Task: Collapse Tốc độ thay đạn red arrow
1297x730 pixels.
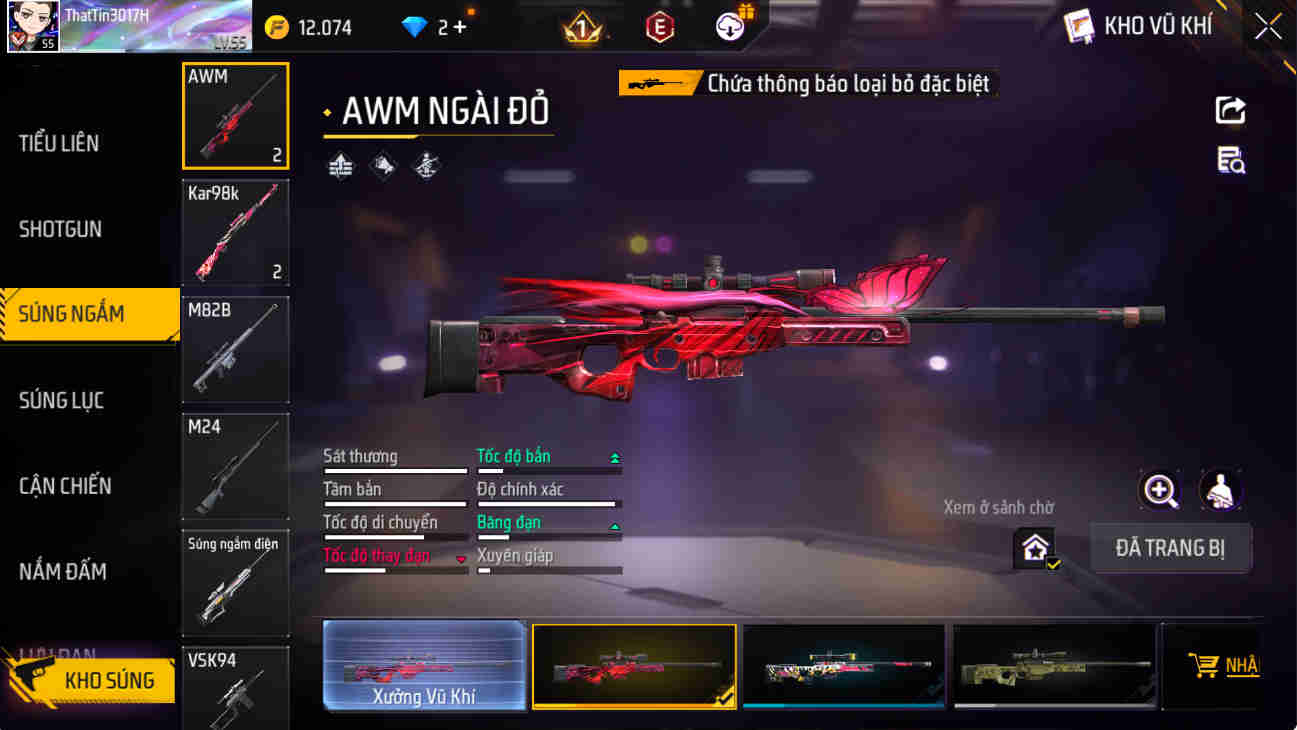Action: 459,560
